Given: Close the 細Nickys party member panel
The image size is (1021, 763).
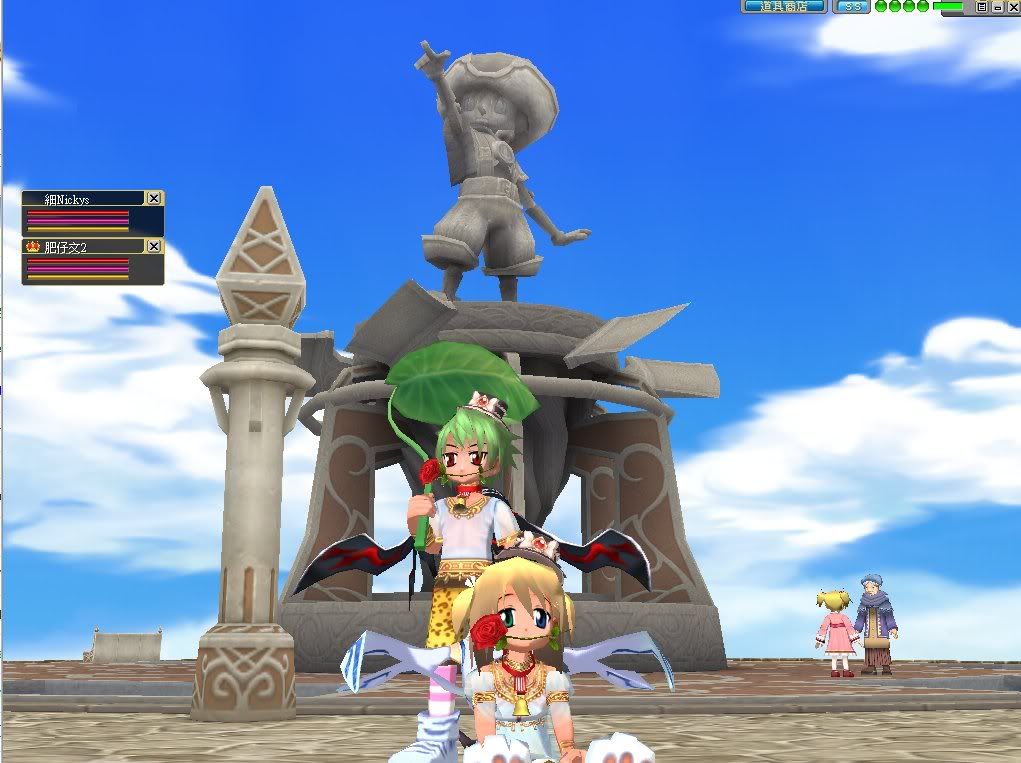Looking at the screenshot, I should click(x=153, y=198).
